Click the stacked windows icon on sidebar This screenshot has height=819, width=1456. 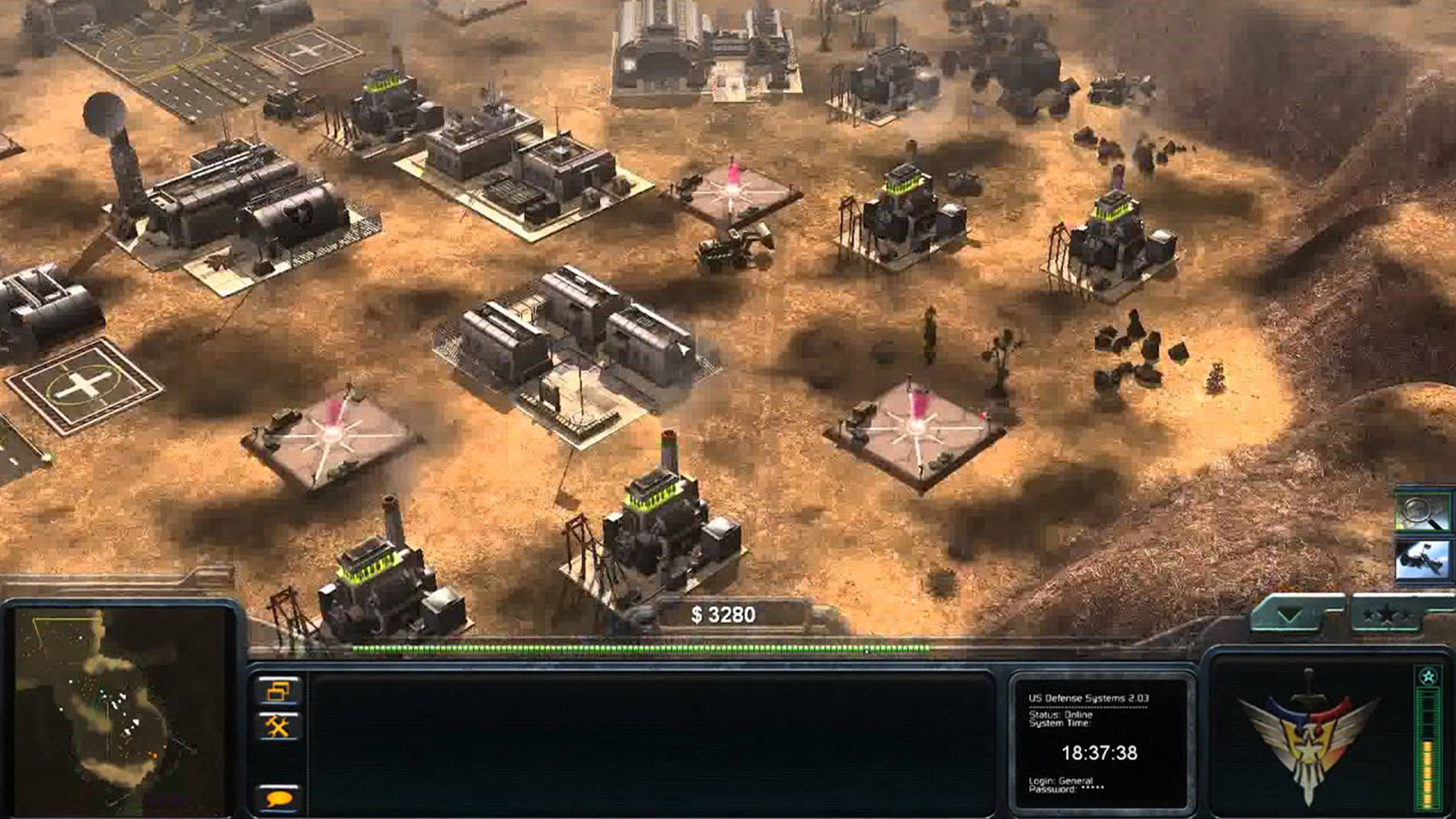(x=279, y=690)
